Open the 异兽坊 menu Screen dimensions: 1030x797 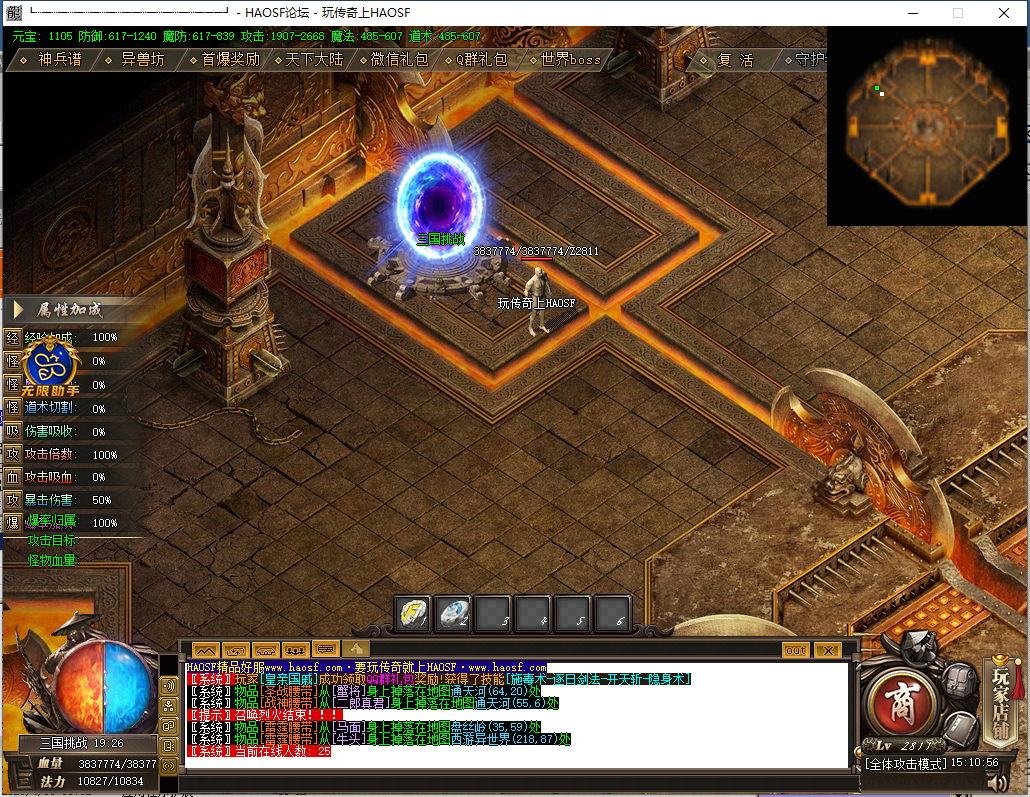click(141, 60)
